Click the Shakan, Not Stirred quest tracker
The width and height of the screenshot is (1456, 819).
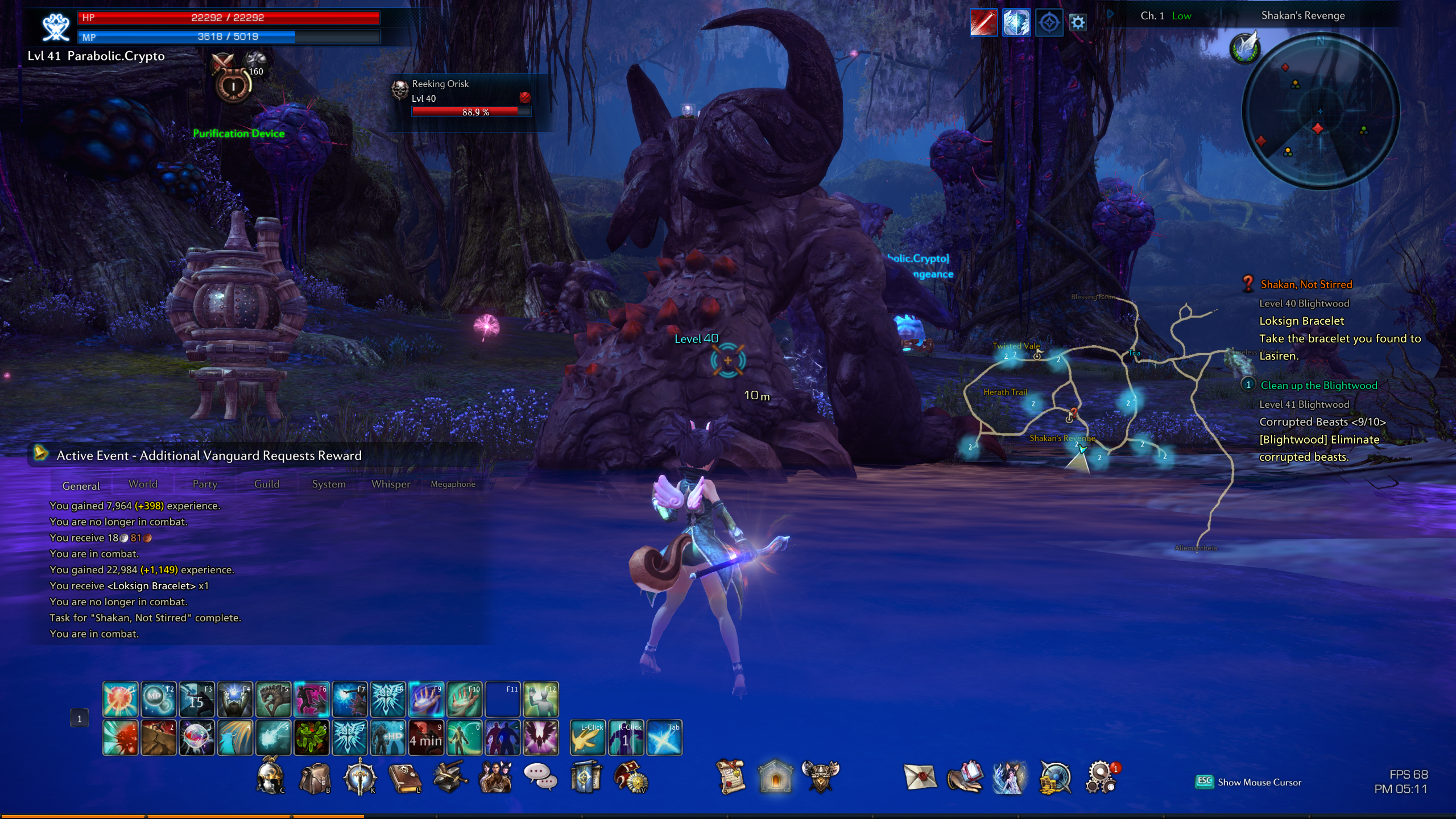coord(1306,284)
